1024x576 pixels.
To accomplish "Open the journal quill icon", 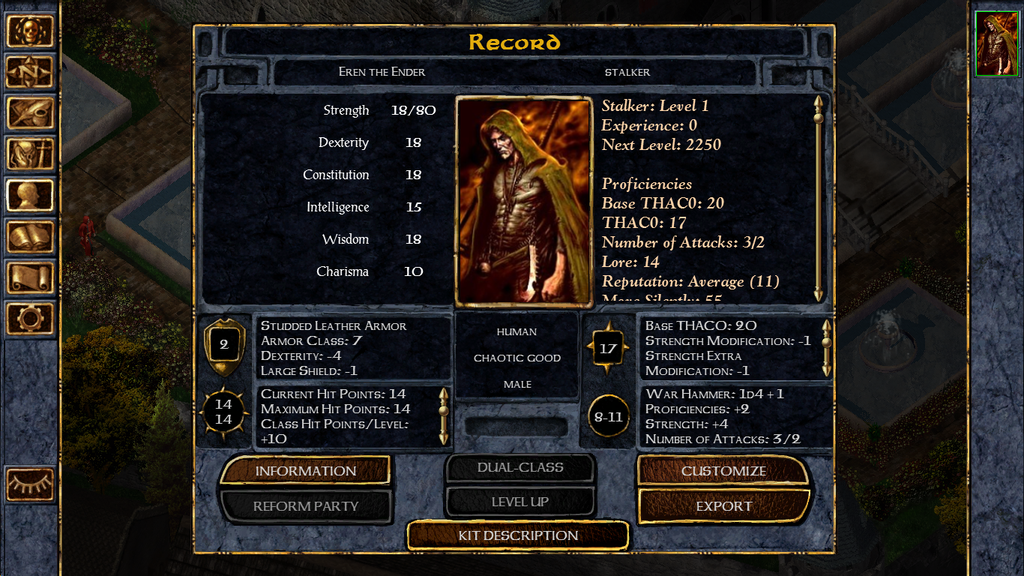I will pyautogui.click(x=30, y=113).
